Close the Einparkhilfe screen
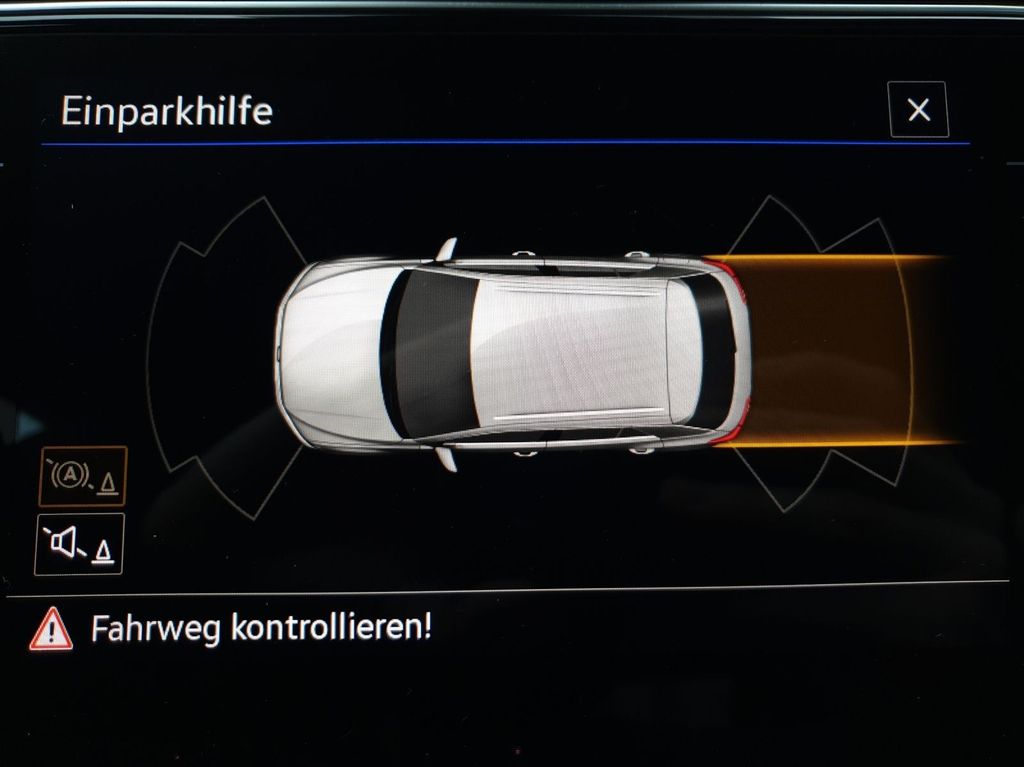Viewport: 1024px width, 767px height. click(918, 110)
